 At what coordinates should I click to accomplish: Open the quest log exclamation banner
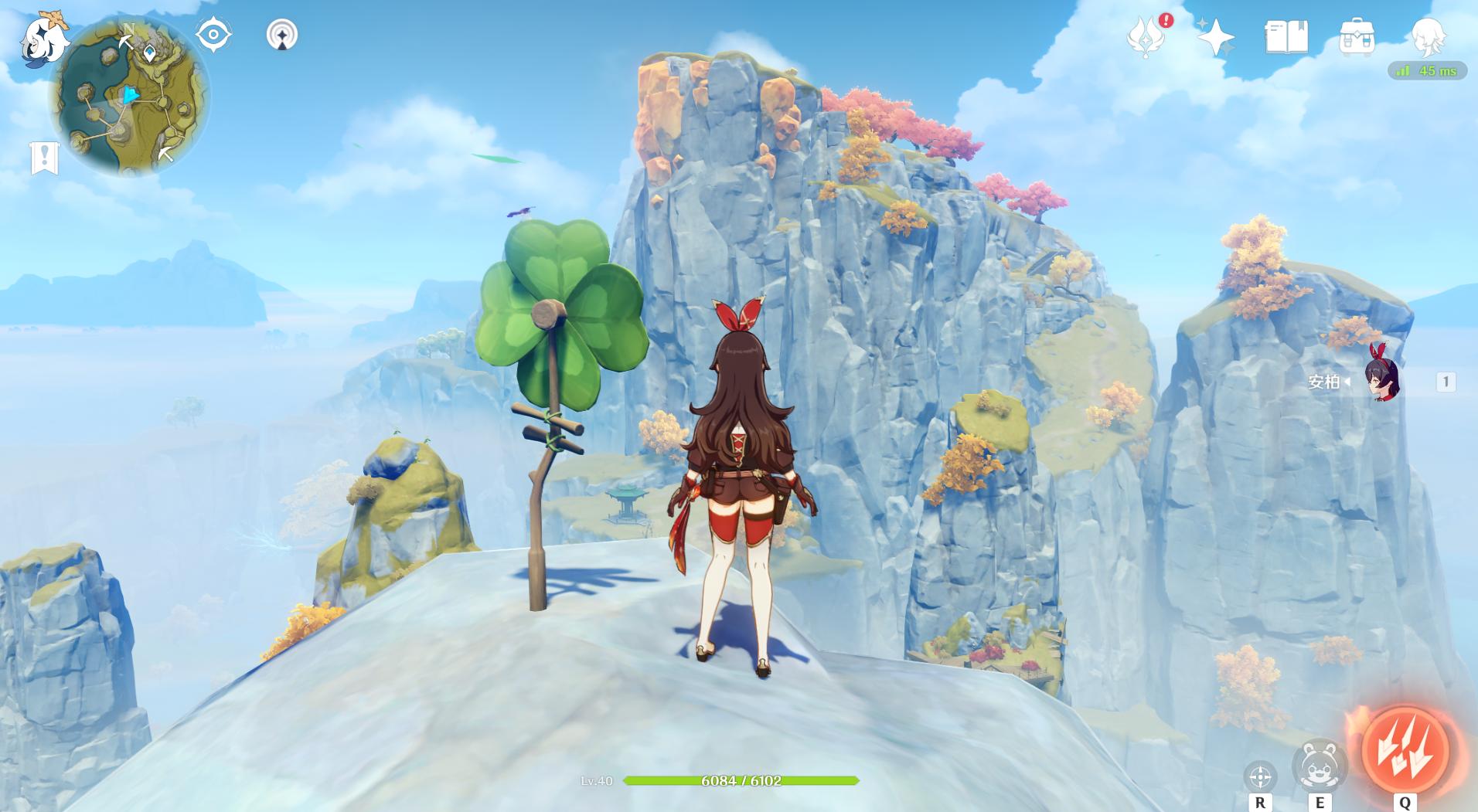click(44, 158)
